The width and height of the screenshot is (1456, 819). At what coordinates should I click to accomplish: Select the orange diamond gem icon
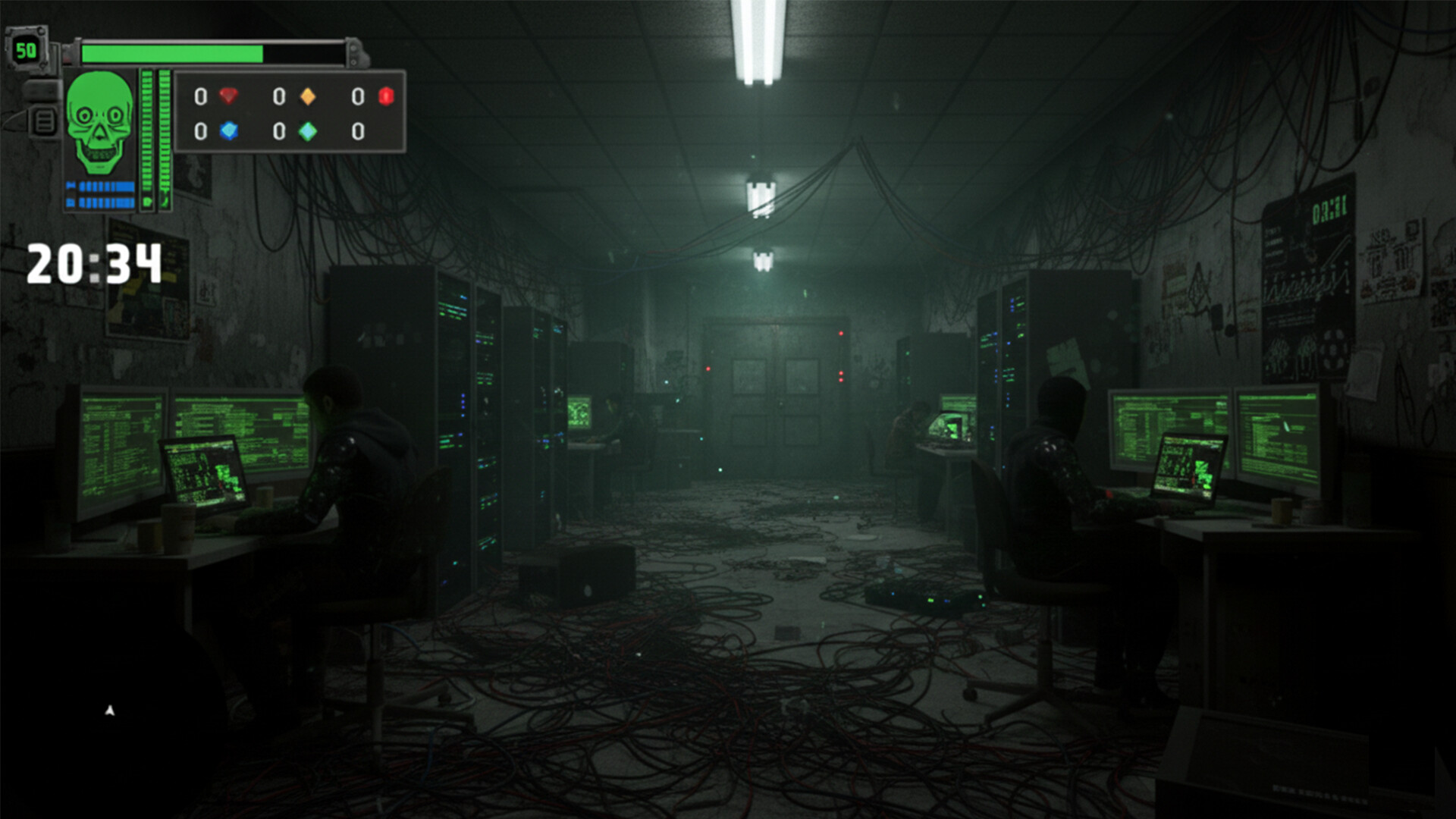307,96
